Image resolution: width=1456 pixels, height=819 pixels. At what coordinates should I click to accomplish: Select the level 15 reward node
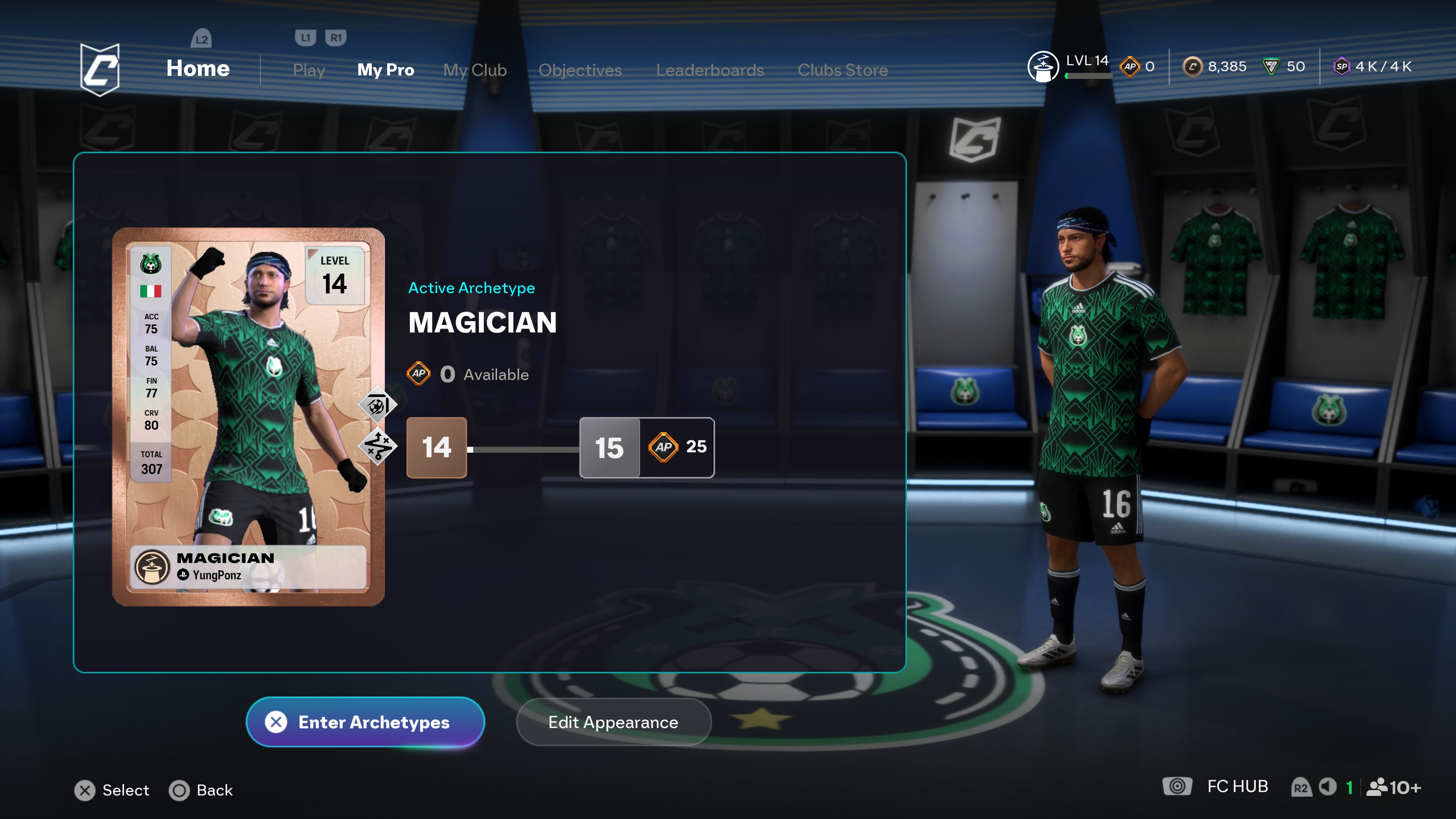(x=646, y=448)
